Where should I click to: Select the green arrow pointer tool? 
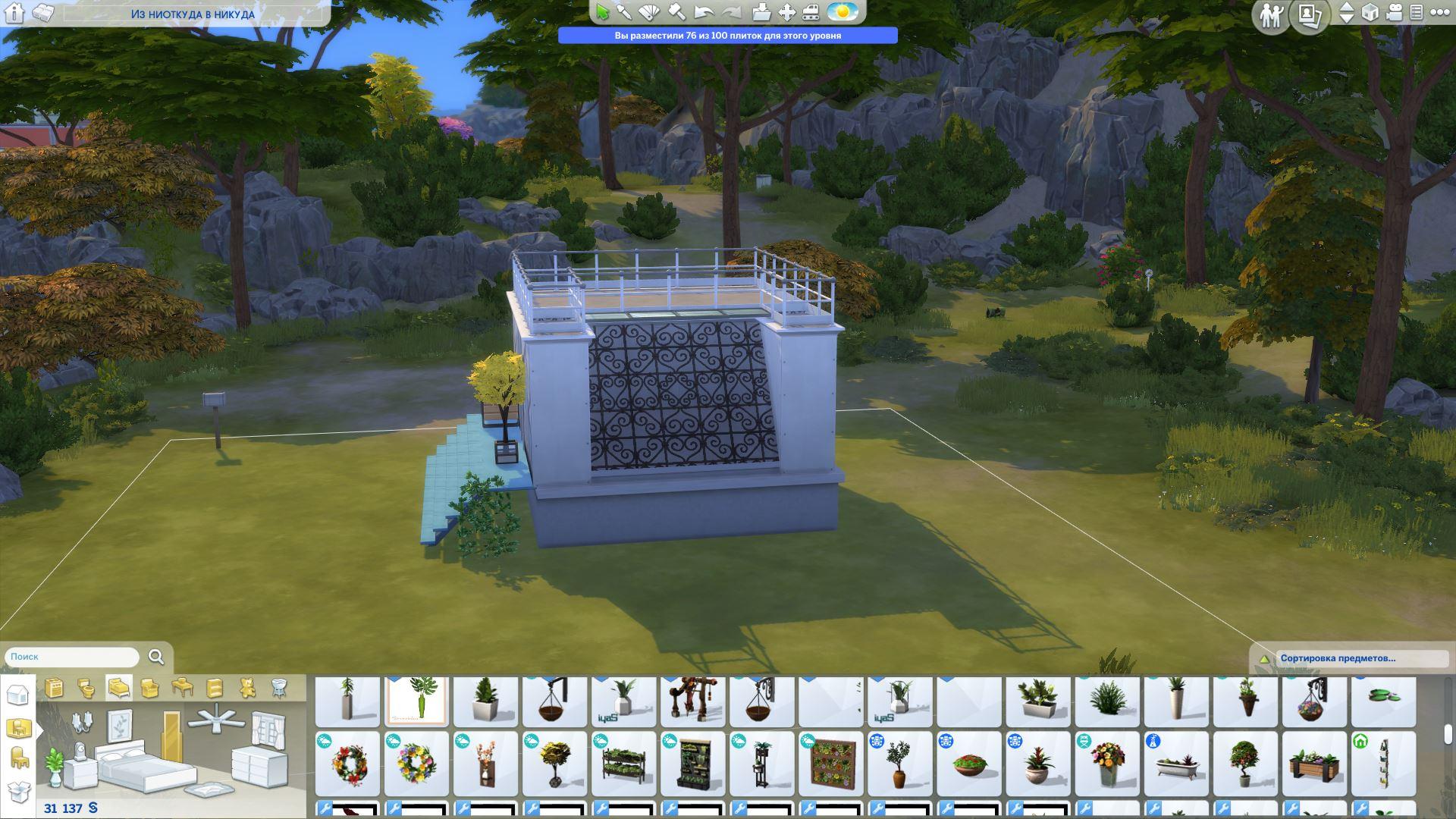pos(603,12)
